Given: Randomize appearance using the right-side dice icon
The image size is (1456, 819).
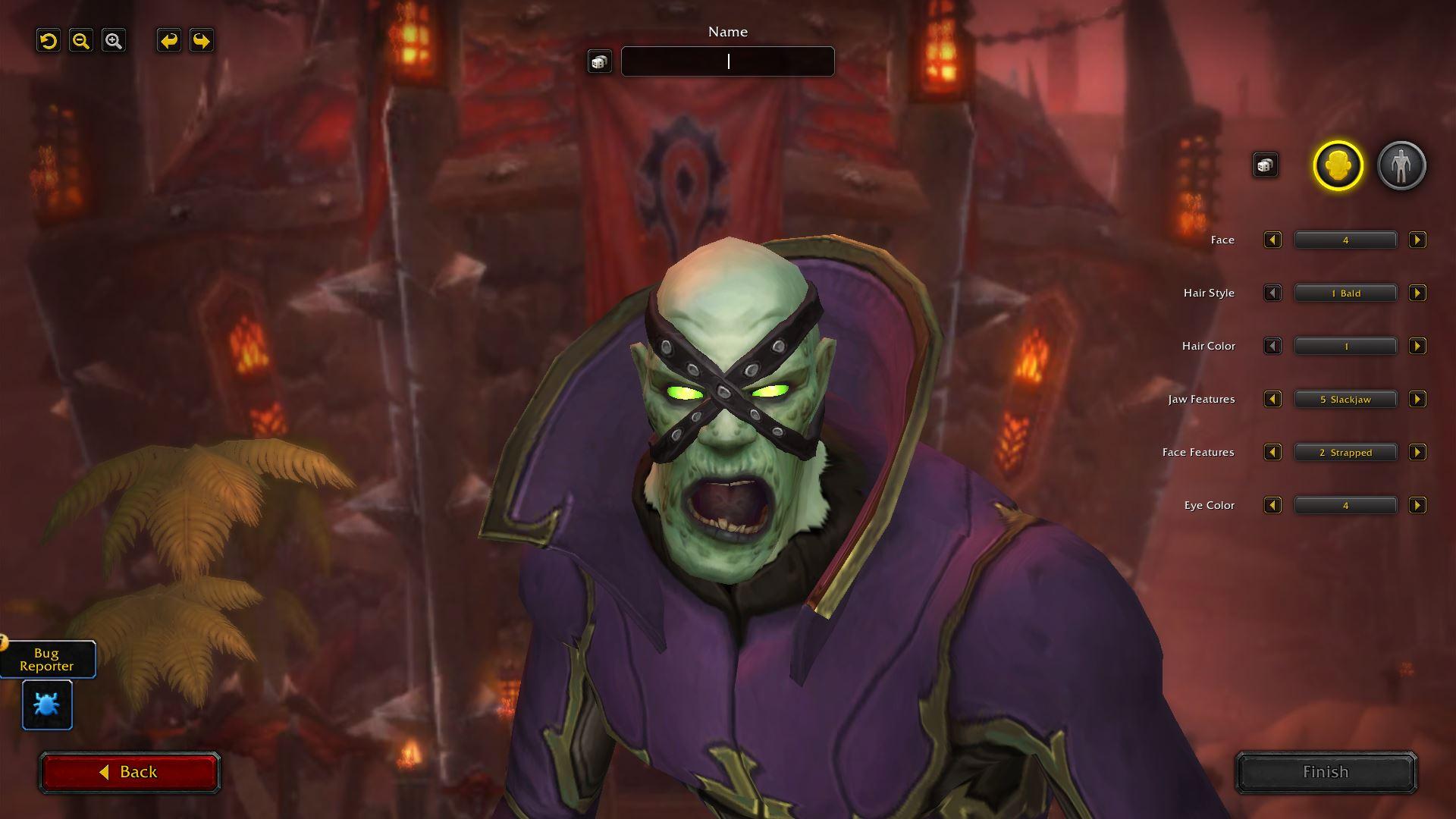Looking at the screenshot, I should (x=1265, y=164).
